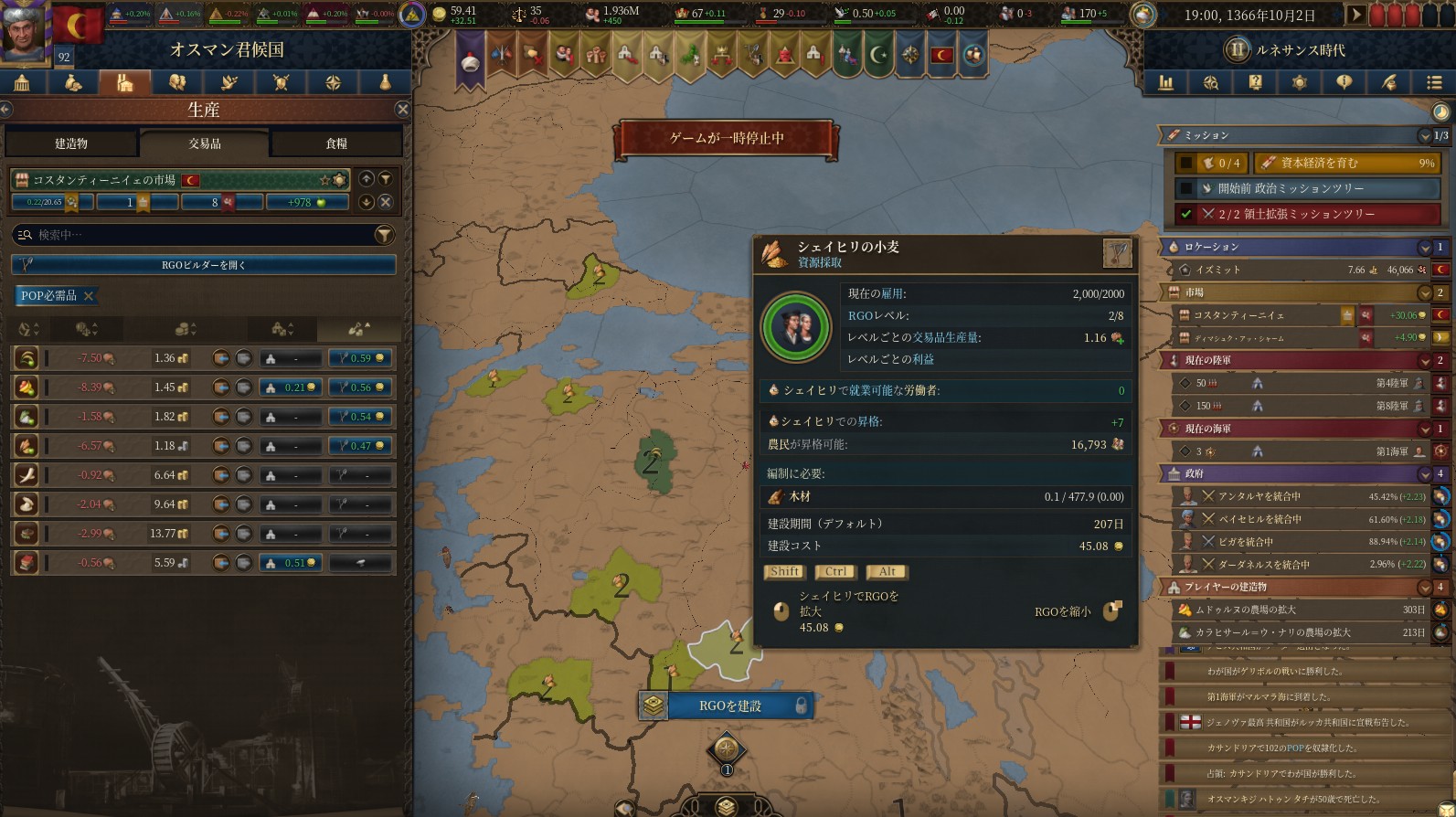This screenshot has height=817, width=1456.
Task: Remove the POP必需品 filter tag
Action: 89,296
